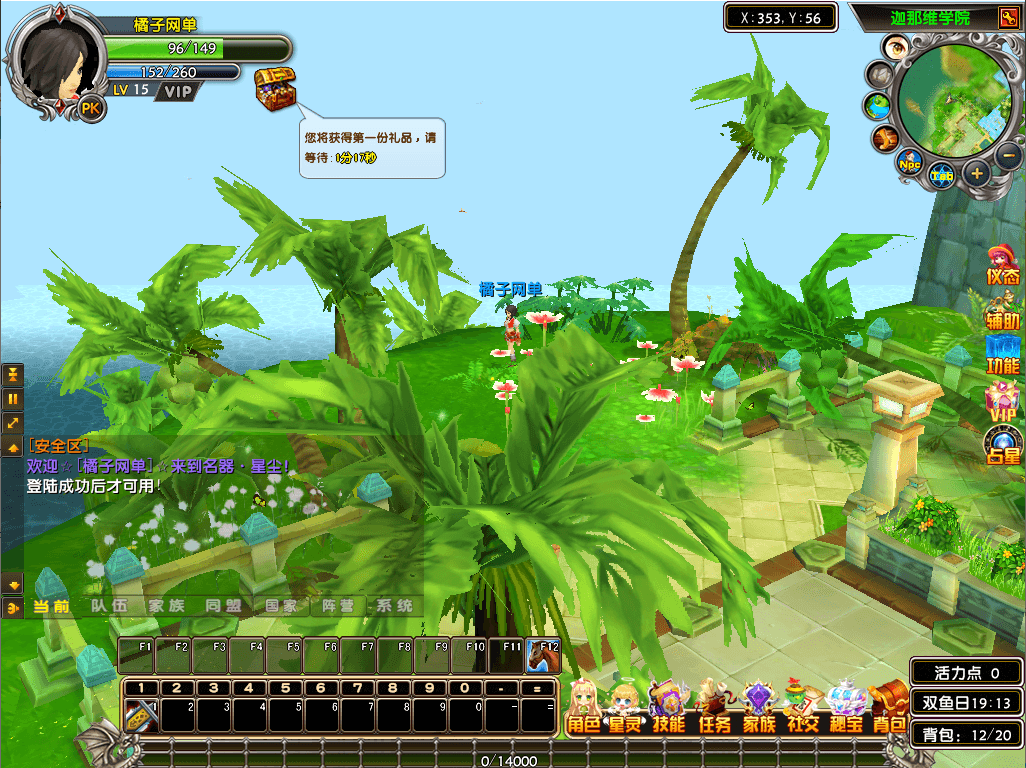Click the horse mount icon in F12 slot

[x=544, y=655]
